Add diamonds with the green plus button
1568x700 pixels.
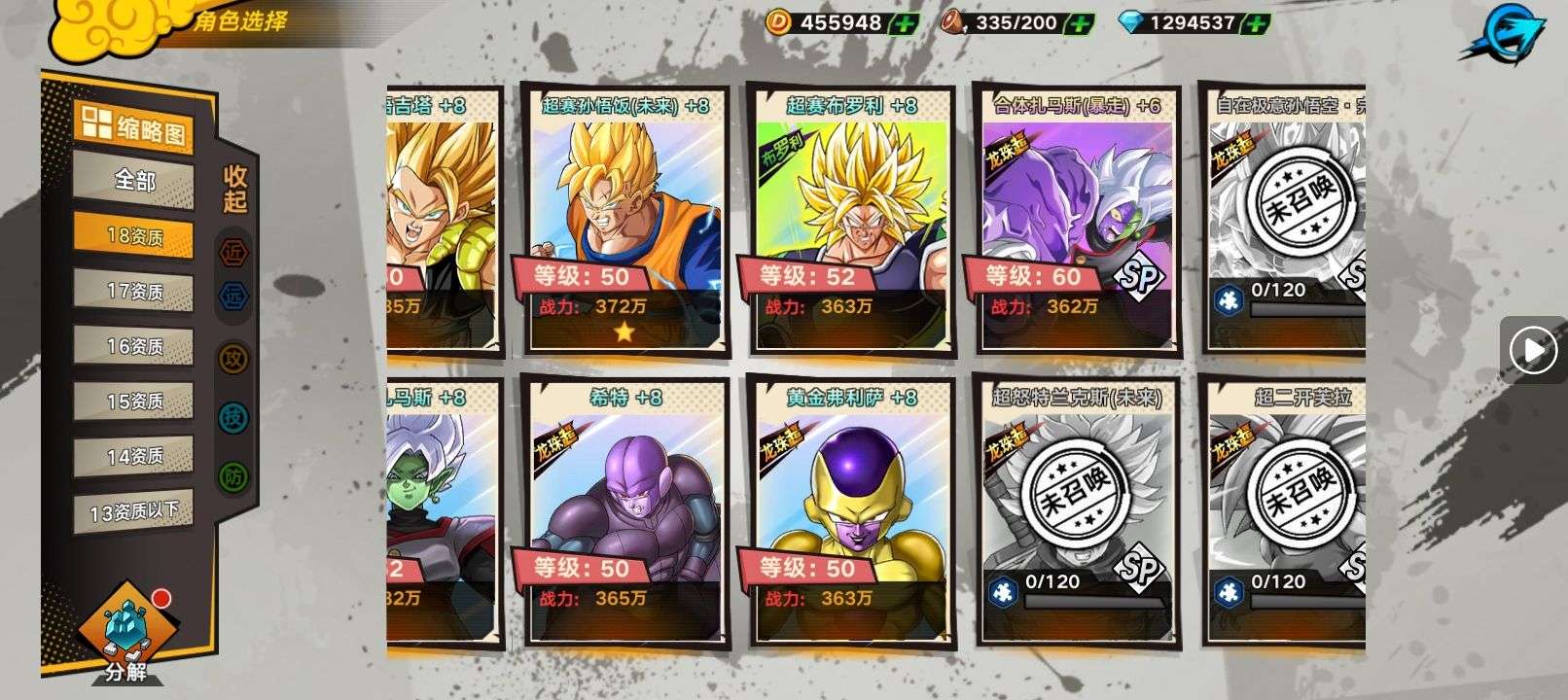[1257, 23]
